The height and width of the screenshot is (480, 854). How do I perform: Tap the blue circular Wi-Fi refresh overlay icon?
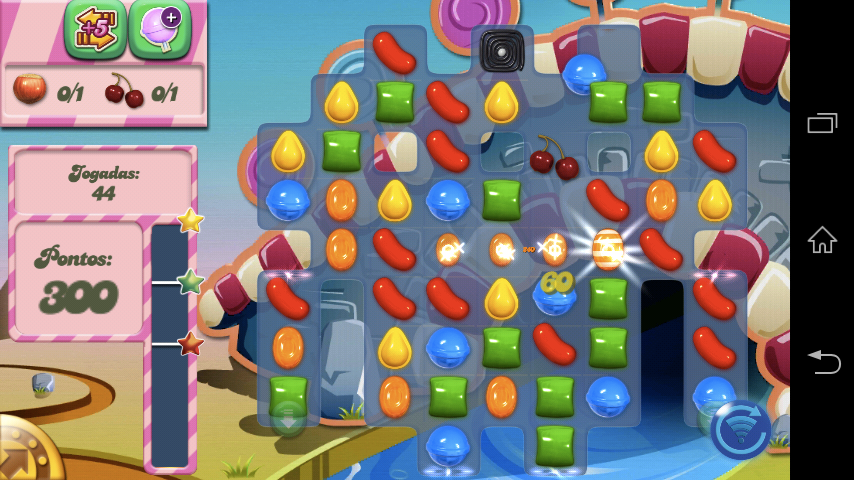(x=741, y=430)
